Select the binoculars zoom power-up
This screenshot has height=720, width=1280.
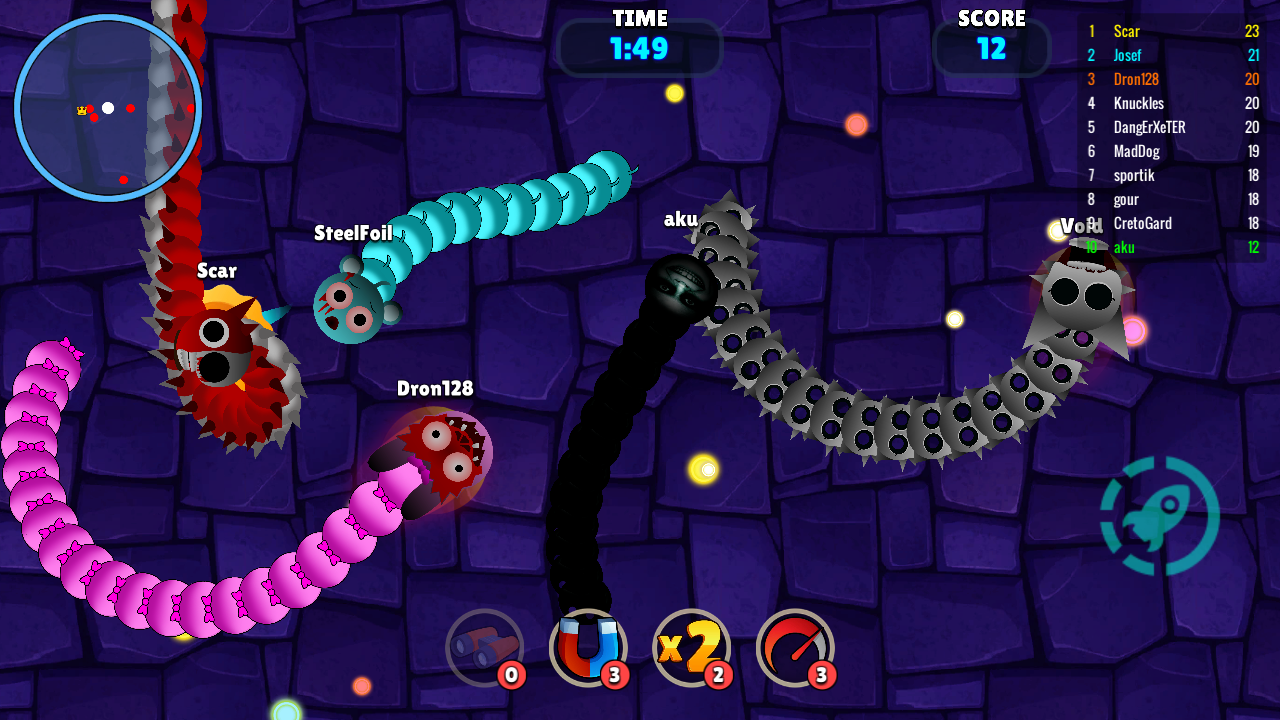tap(485, 647)
